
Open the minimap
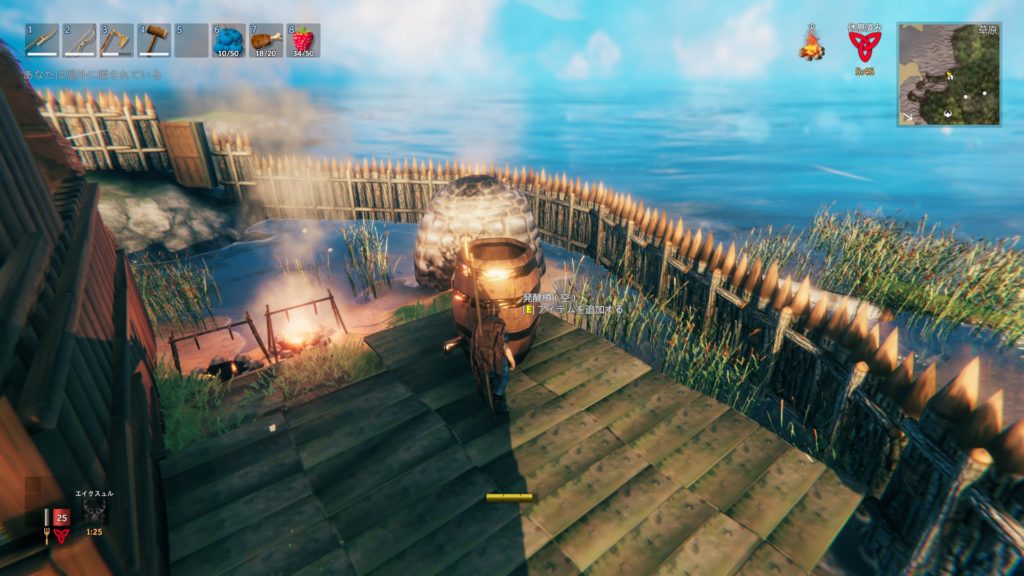948,74
